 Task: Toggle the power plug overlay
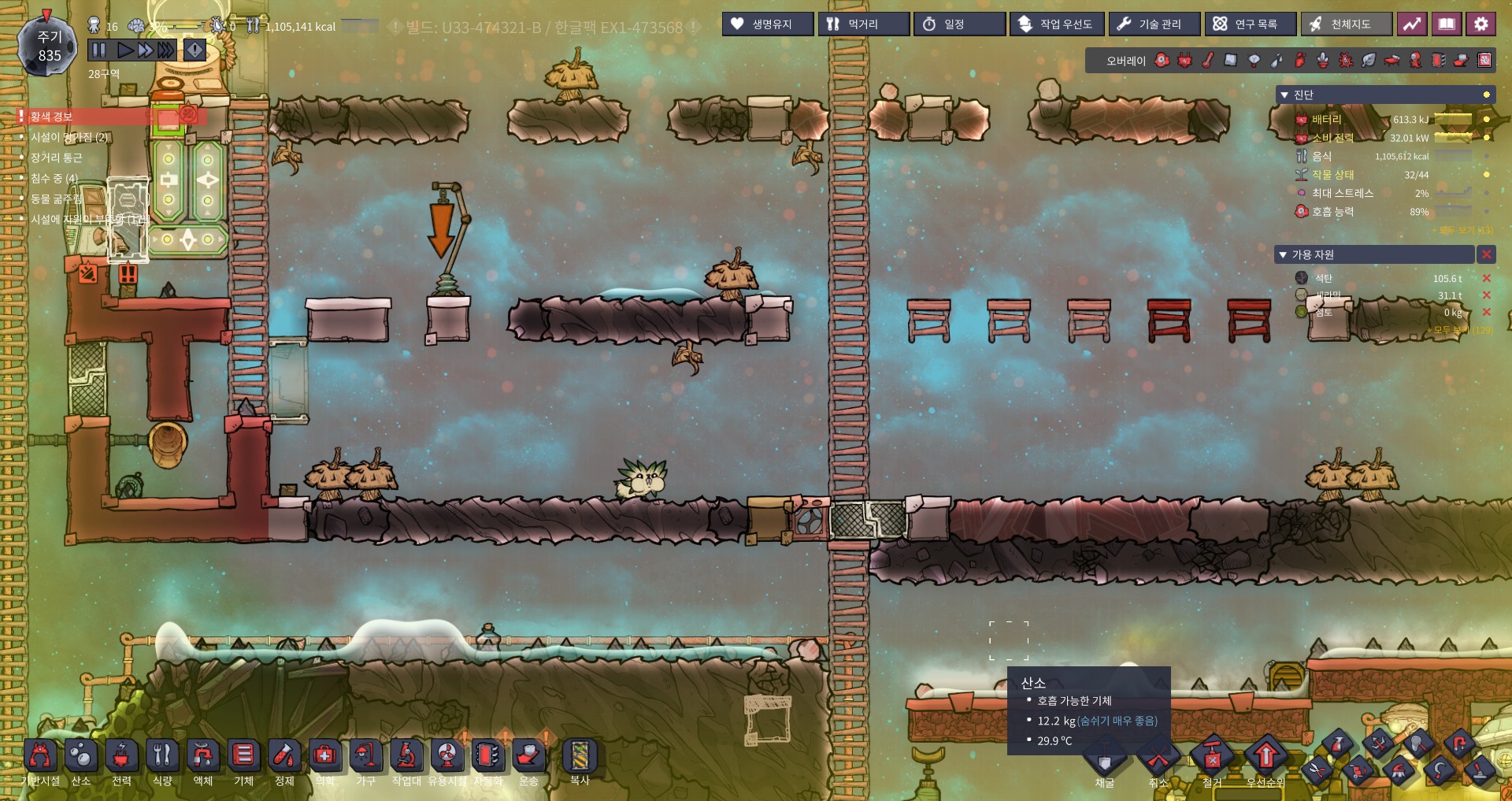[1185, 60]
